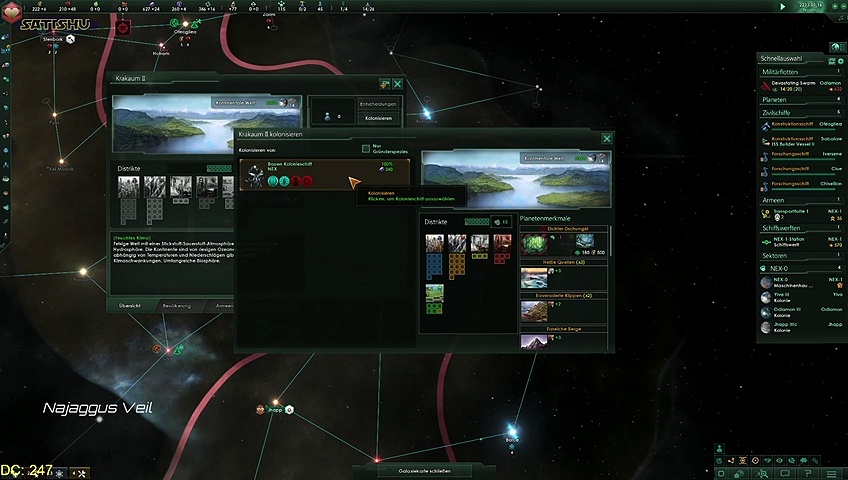Viewport: 848px width, 480px height.
Task: Expand the Sektoren section header
Action: (x=800, y=255)
